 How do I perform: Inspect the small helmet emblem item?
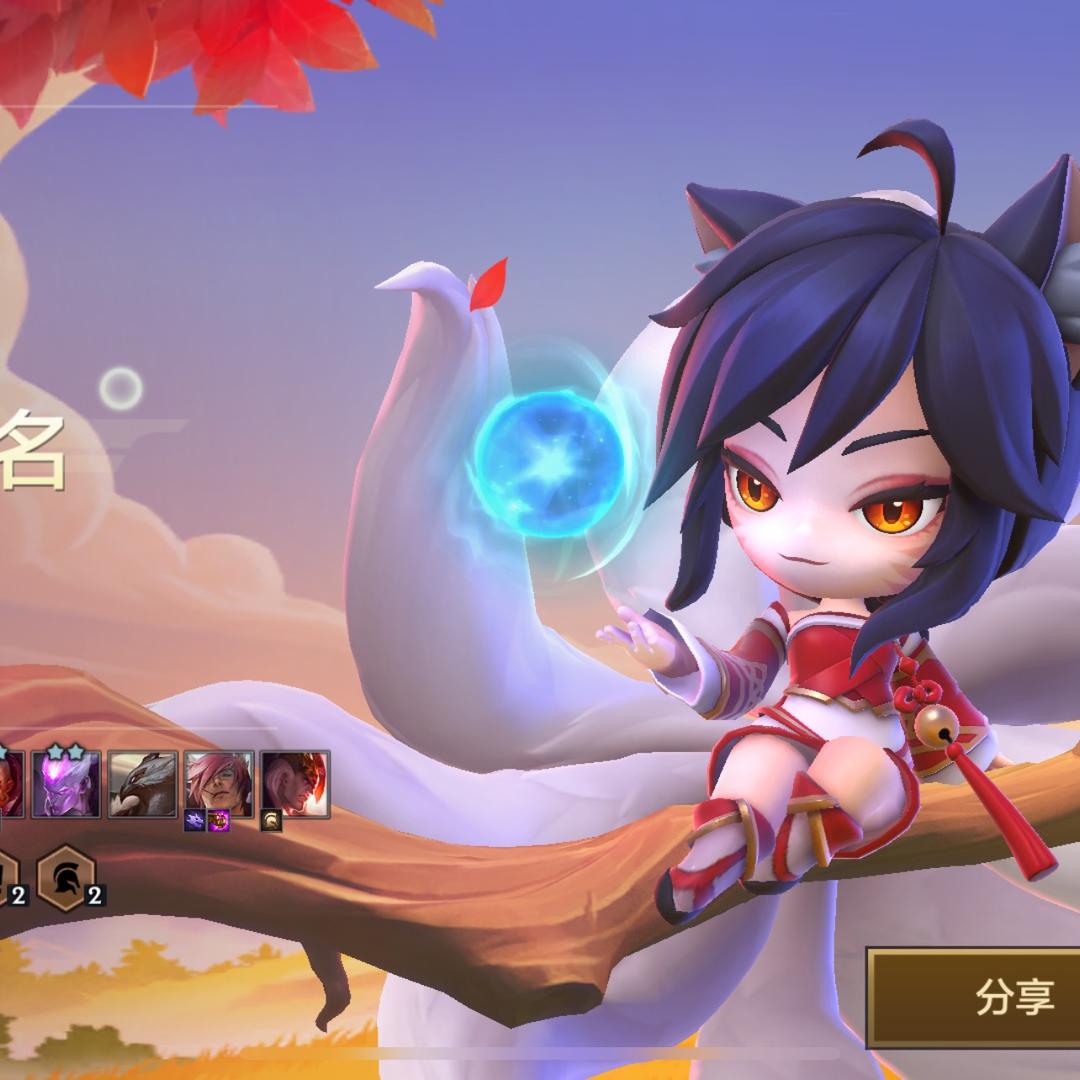tap(272, 821)
